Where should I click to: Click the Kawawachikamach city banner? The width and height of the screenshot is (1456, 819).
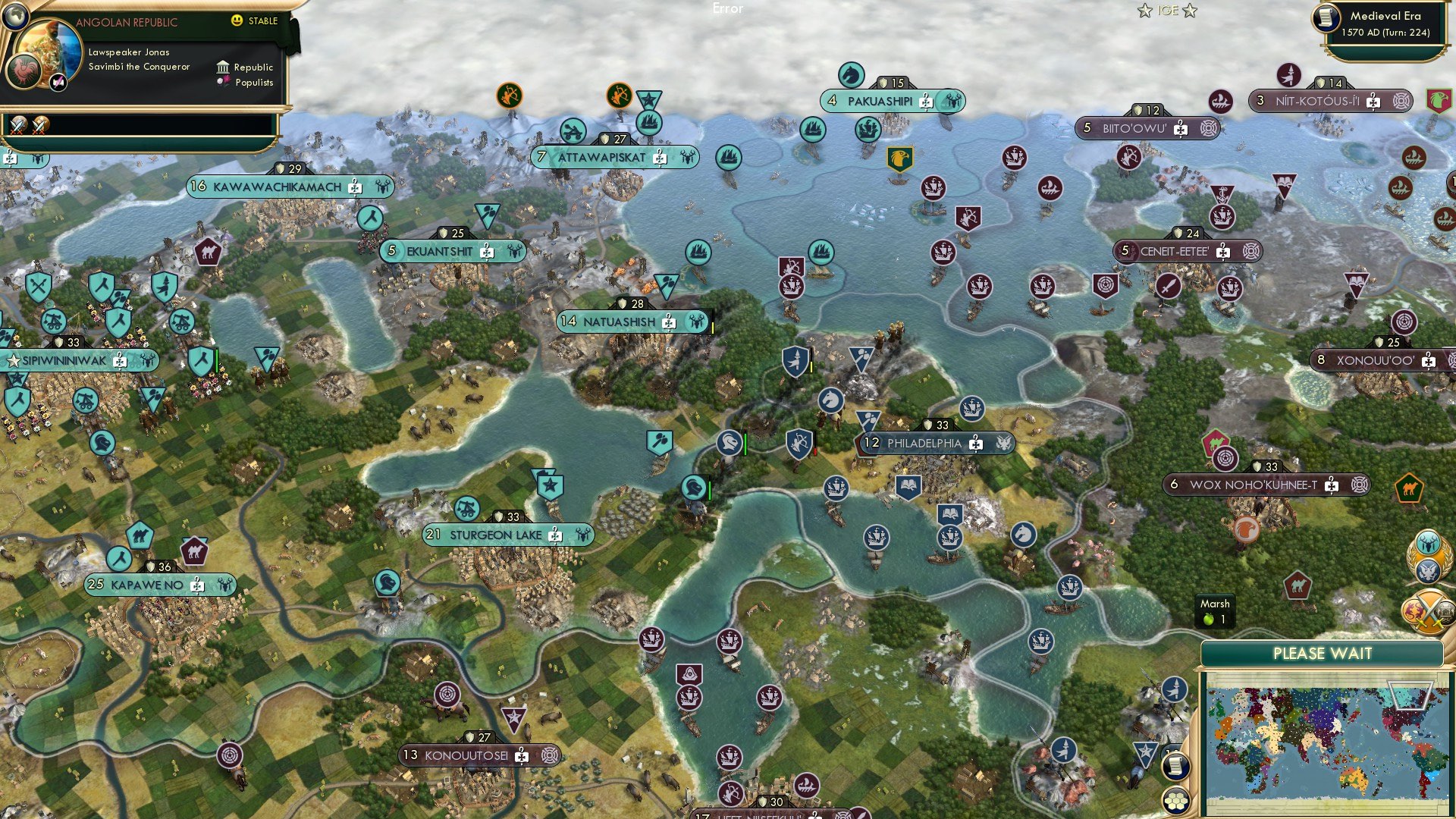coord(277,187)
